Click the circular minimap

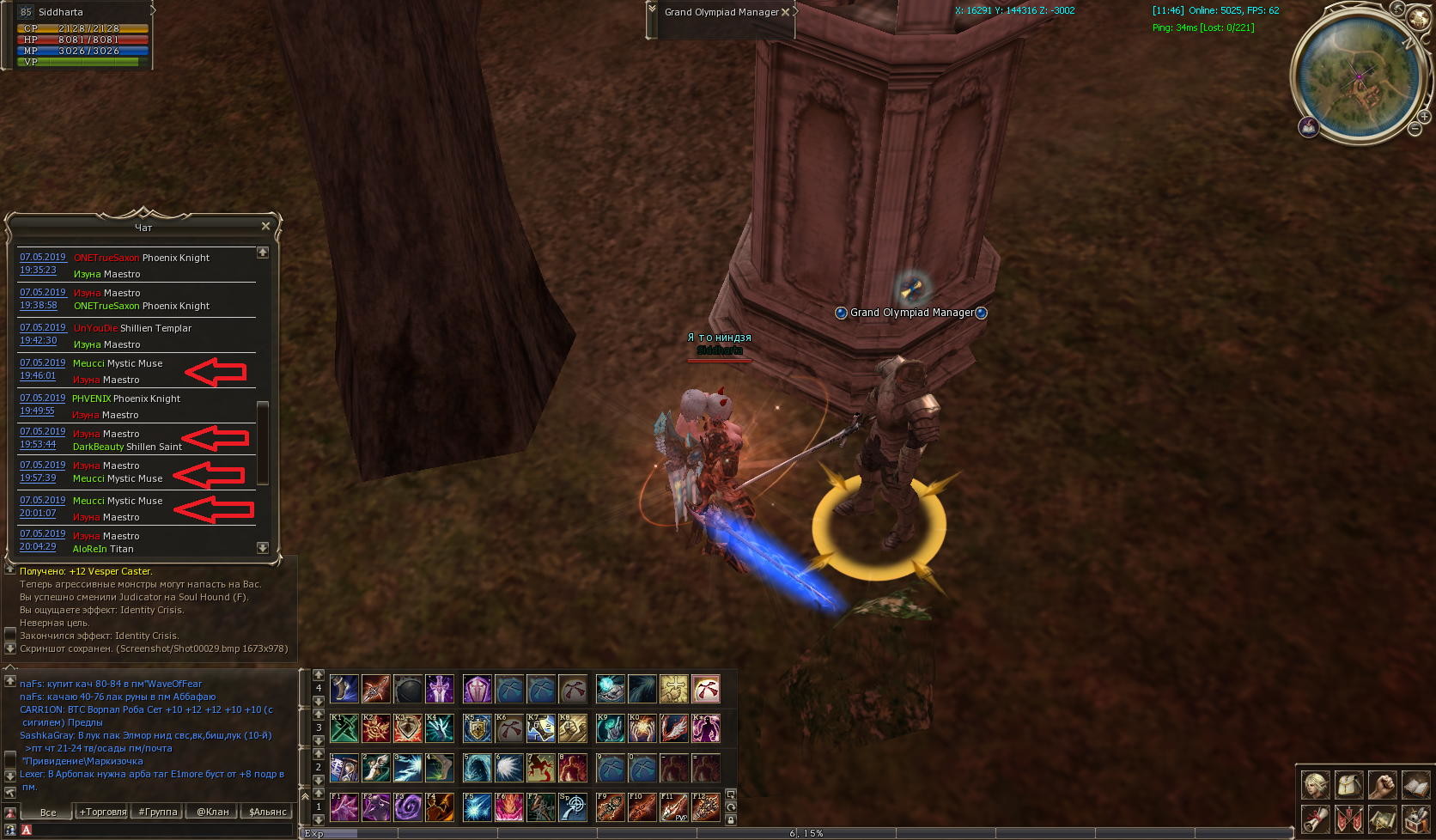point(1359,77)
